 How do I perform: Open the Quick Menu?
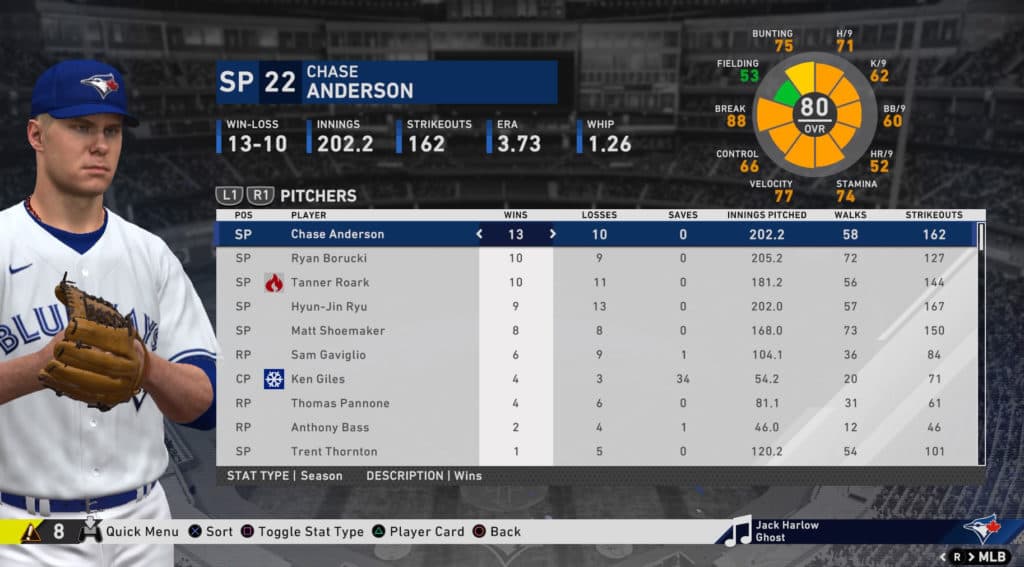coord(141,532)
